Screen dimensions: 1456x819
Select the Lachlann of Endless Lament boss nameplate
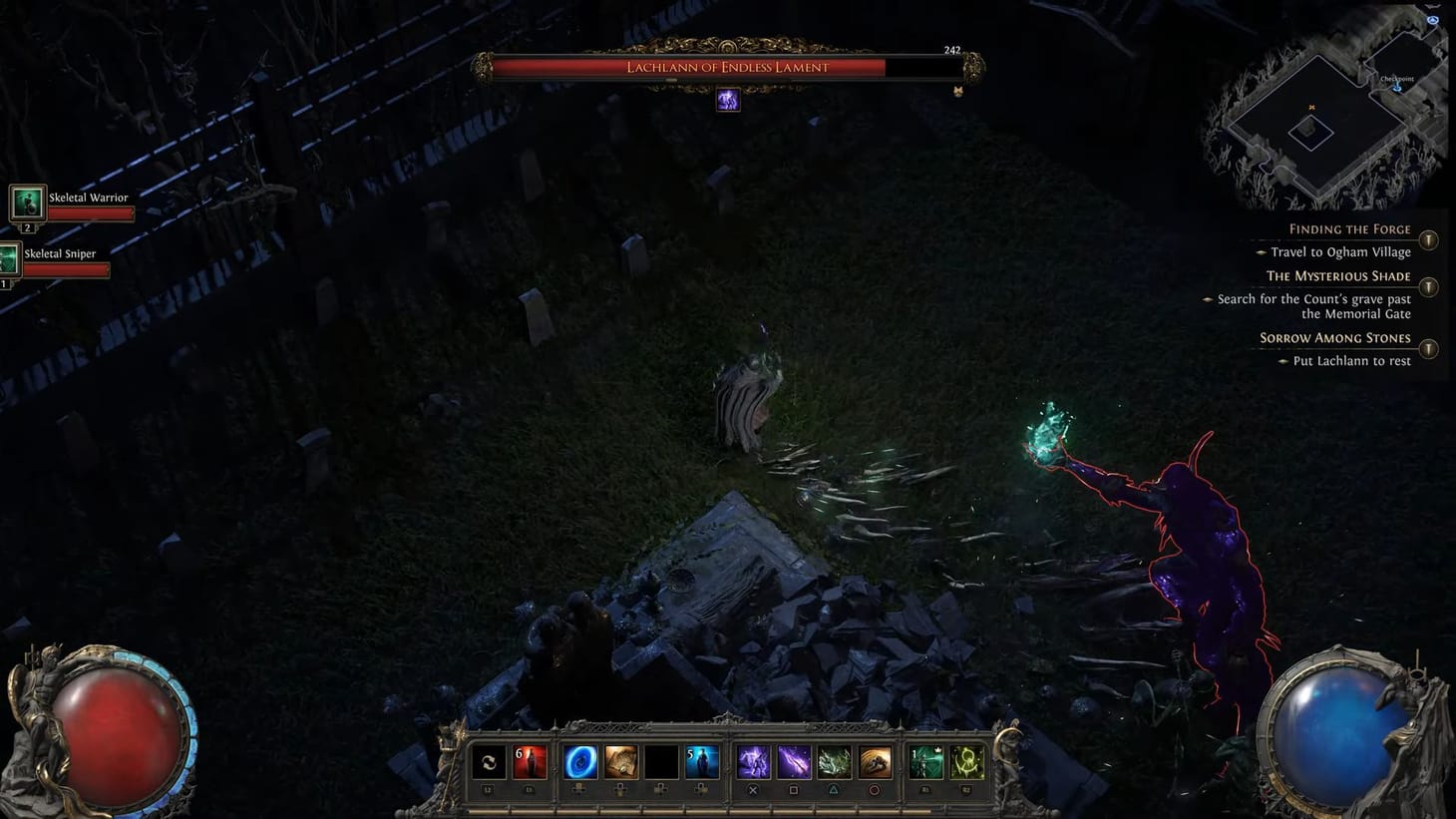click(x=727, y=67)
